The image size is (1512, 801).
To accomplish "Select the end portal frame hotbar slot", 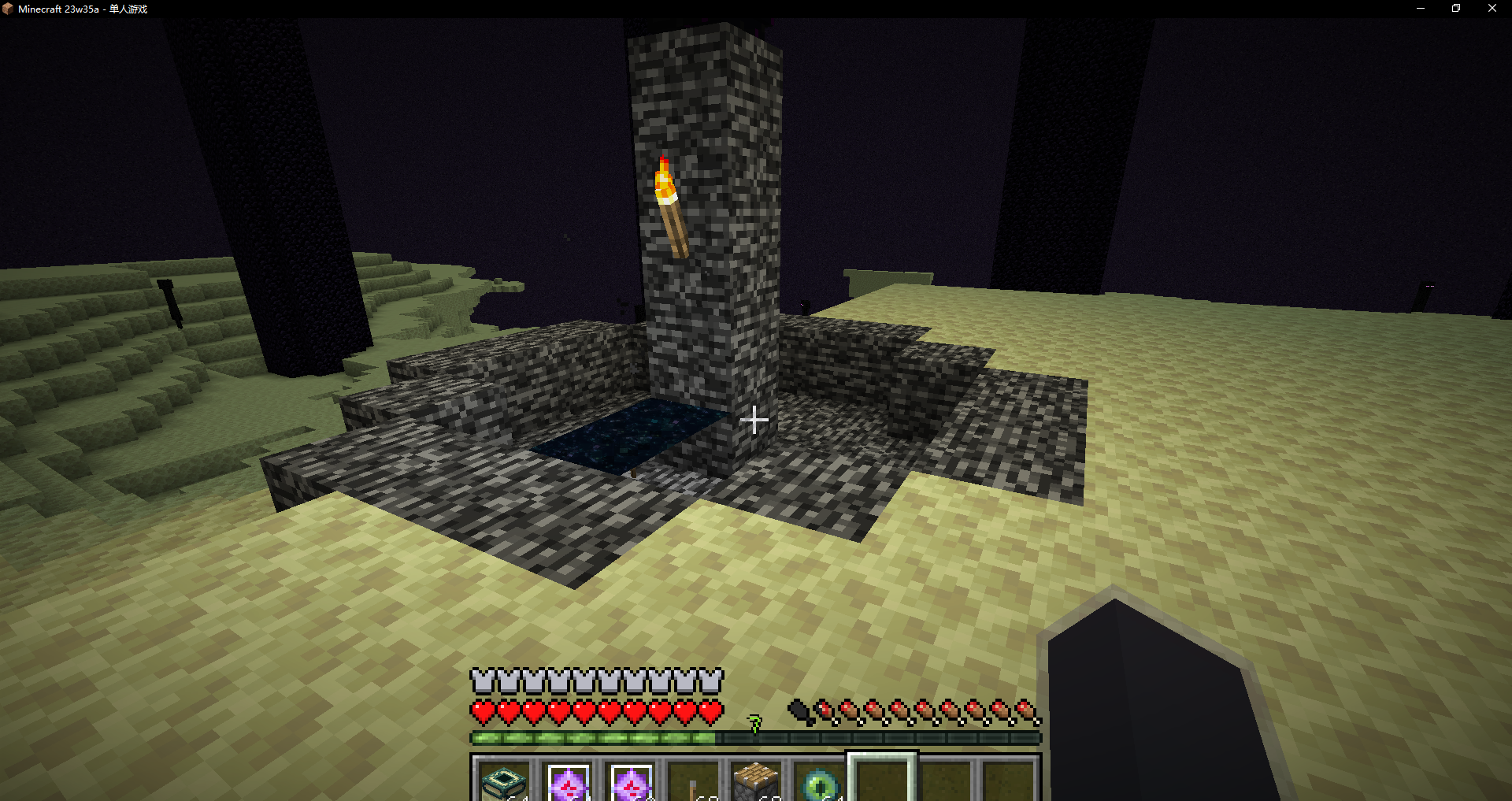I will click(x=505, y=781).
